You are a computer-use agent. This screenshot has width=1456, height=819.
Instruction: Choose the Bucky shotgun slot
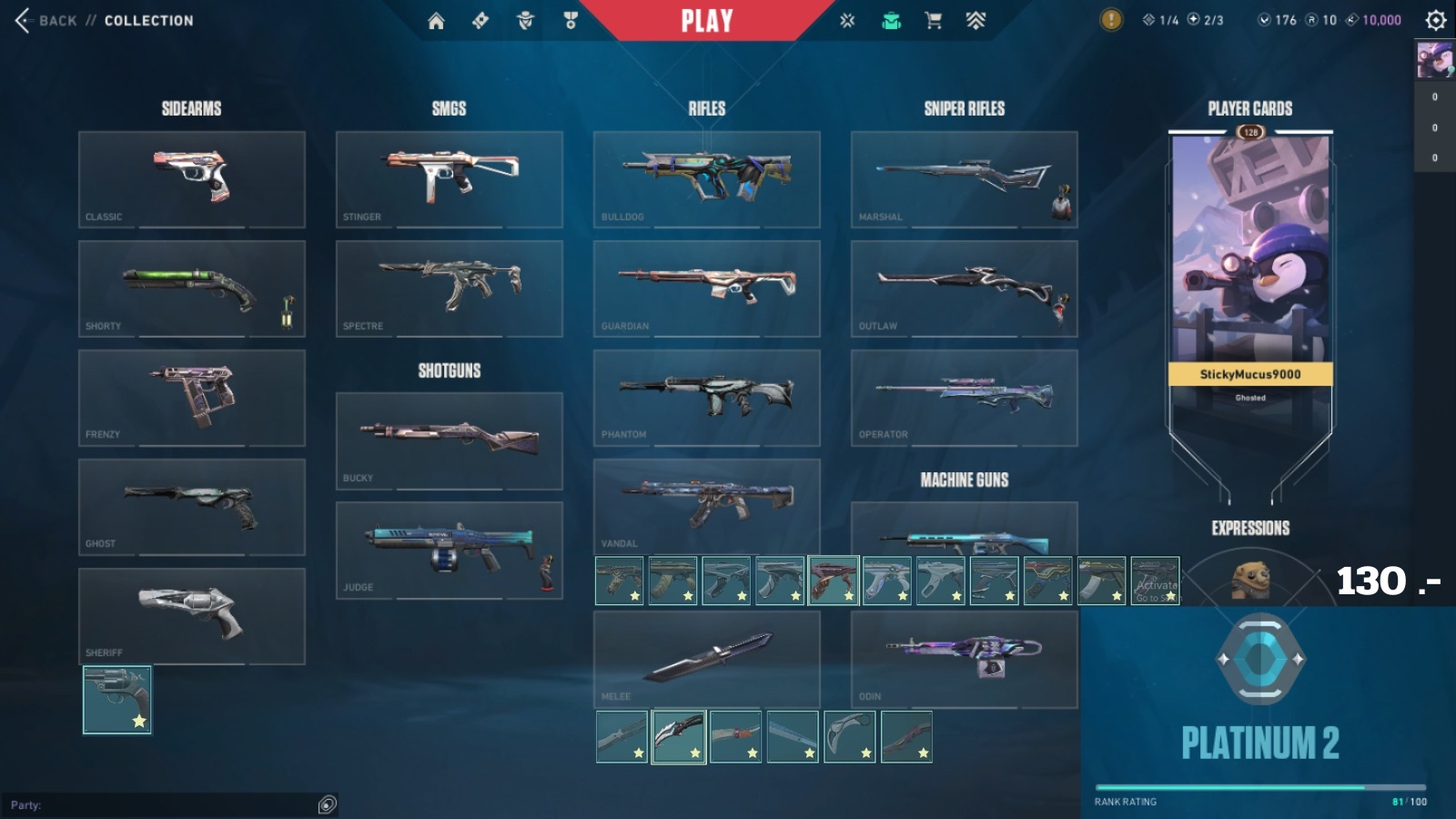click(x=449, y=440)
